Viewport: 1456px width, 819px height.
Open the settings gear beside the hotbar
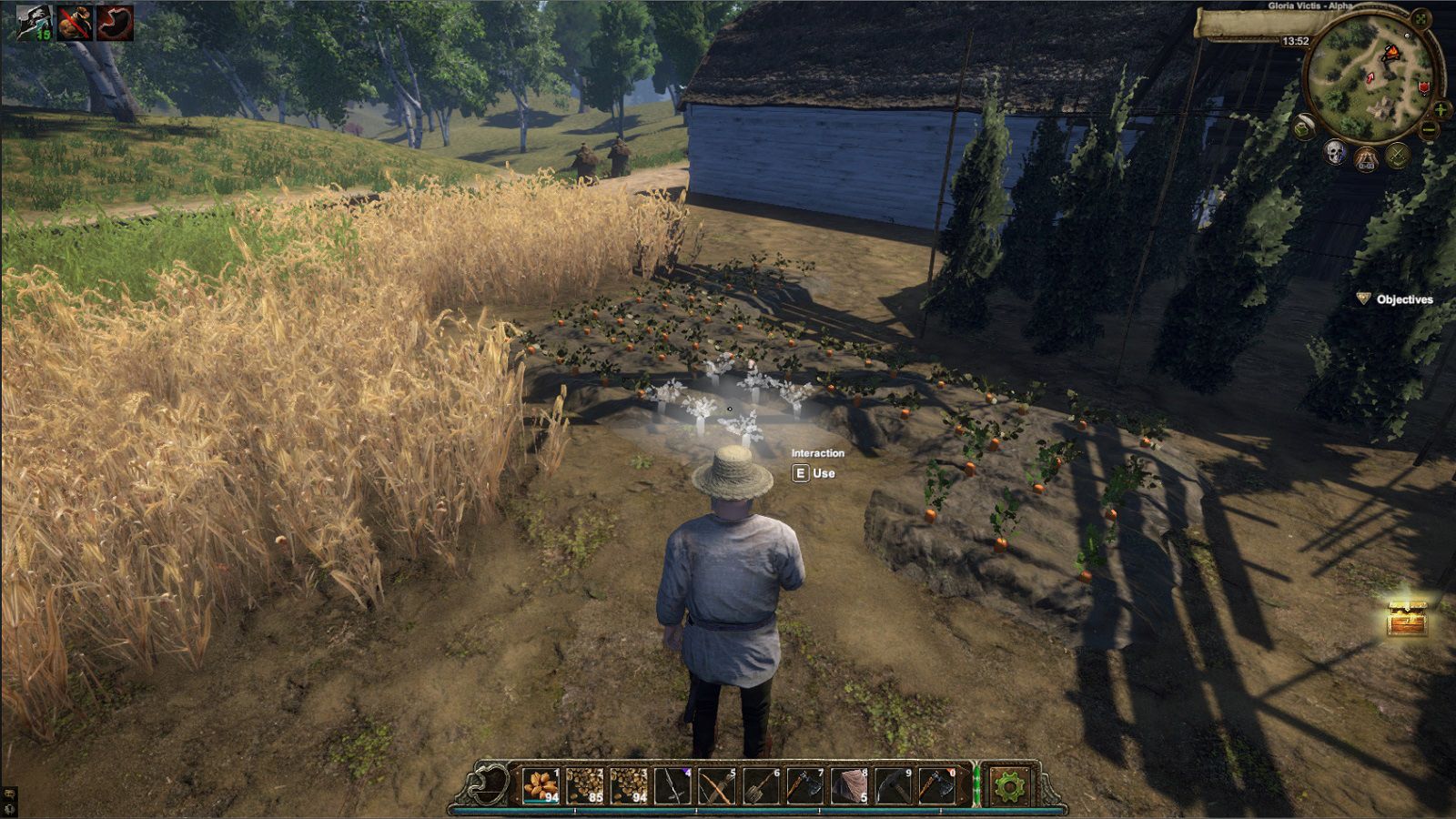[x=1010, y=786]
